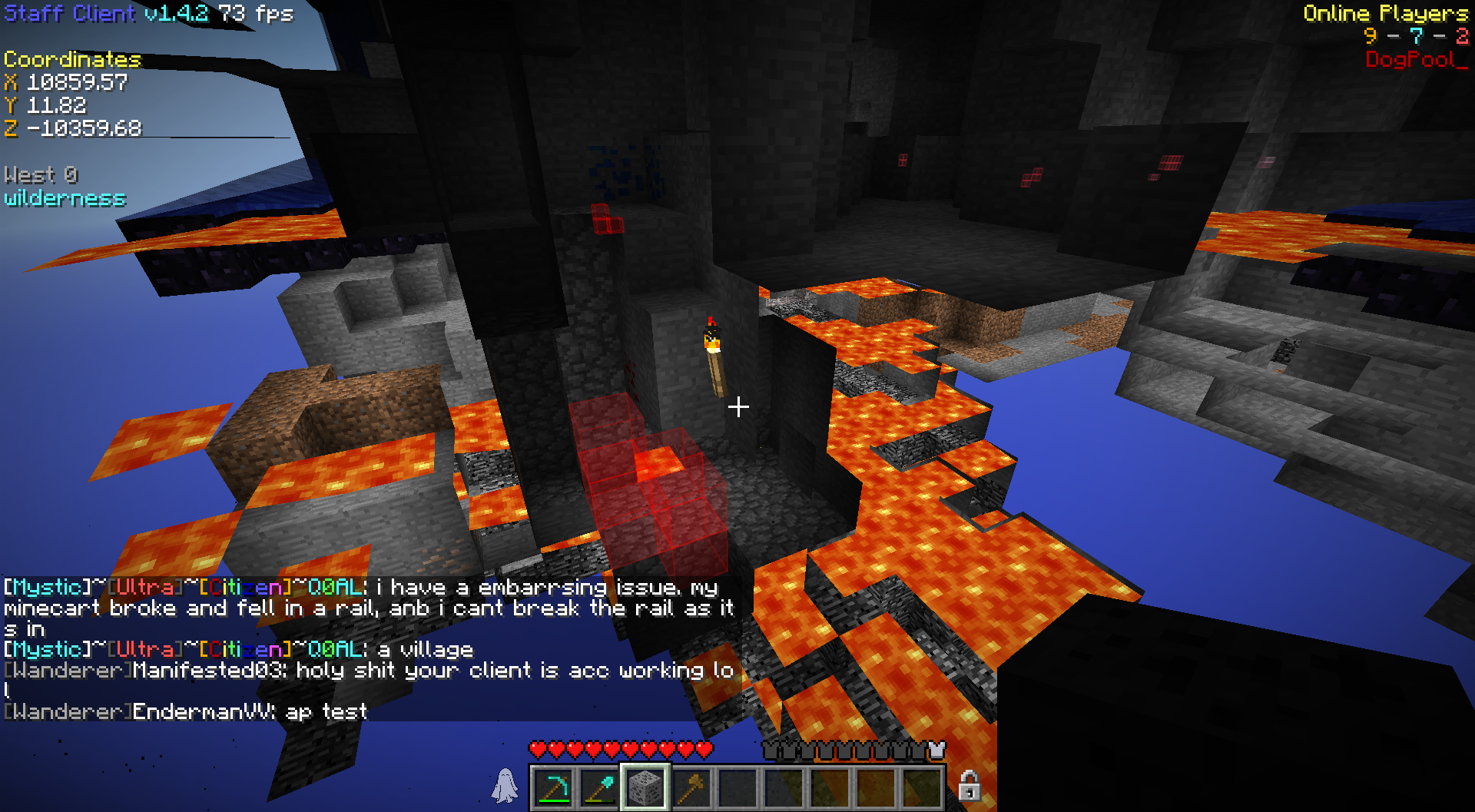The height and width of the screenshot is (812, 1475).
Task: Click EndermanVV's "ap test" chat line
Action: point(186,711)
